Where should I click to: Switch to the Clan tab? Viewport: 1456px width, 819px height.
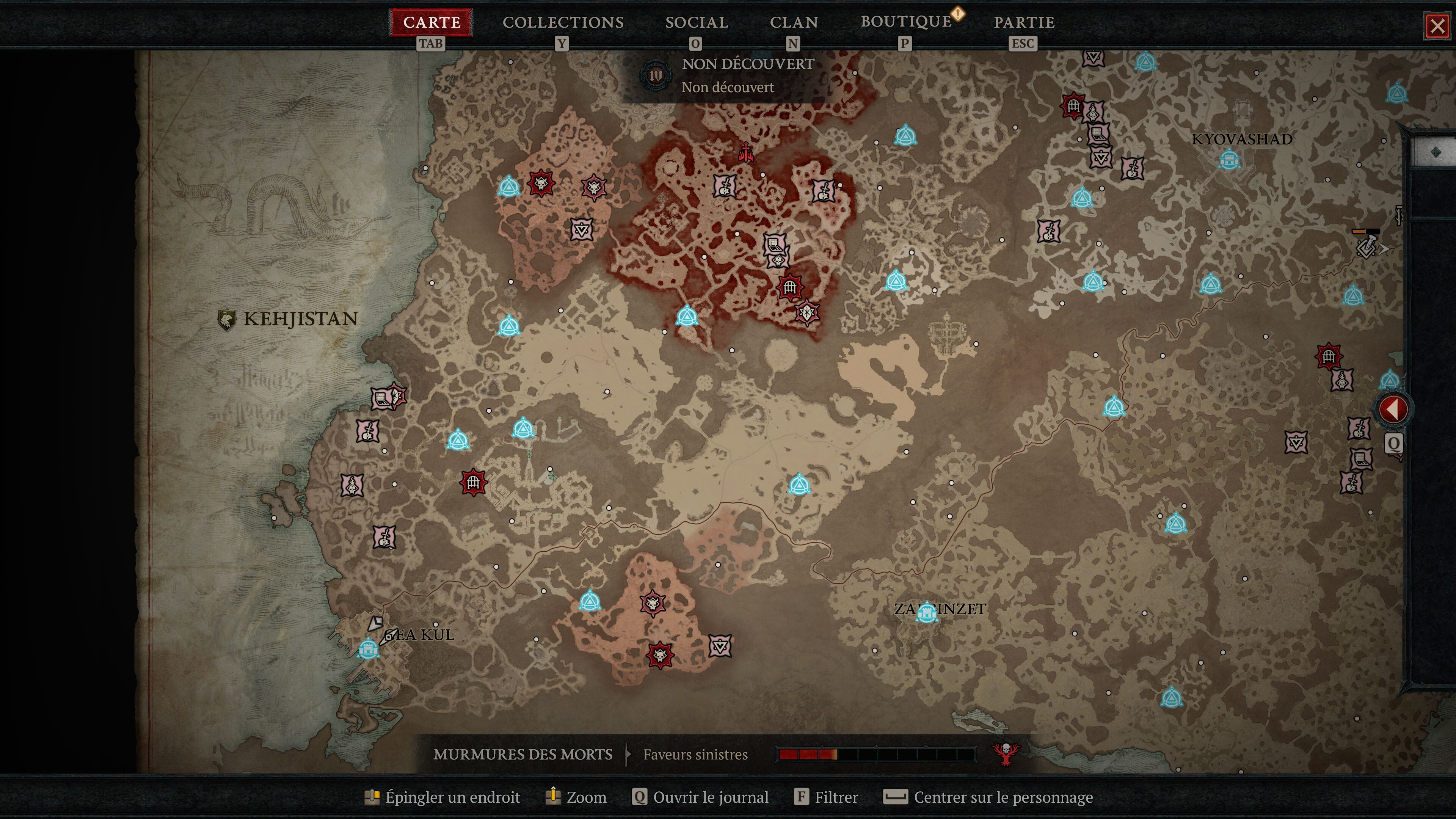[x=794, y=23]
